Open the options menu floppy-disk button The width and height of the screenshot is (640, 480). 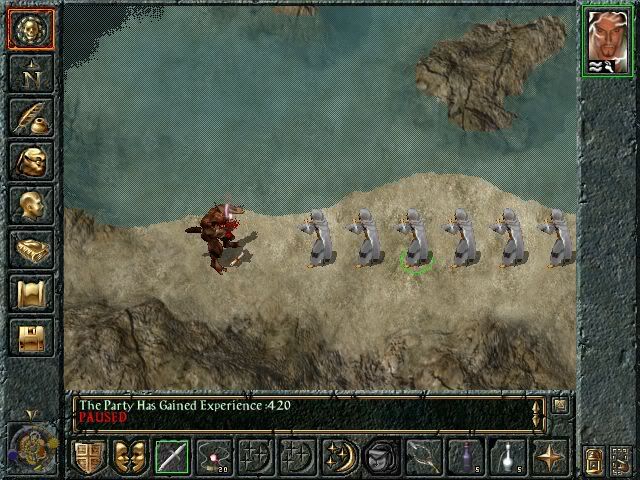(x=29, y=337)
